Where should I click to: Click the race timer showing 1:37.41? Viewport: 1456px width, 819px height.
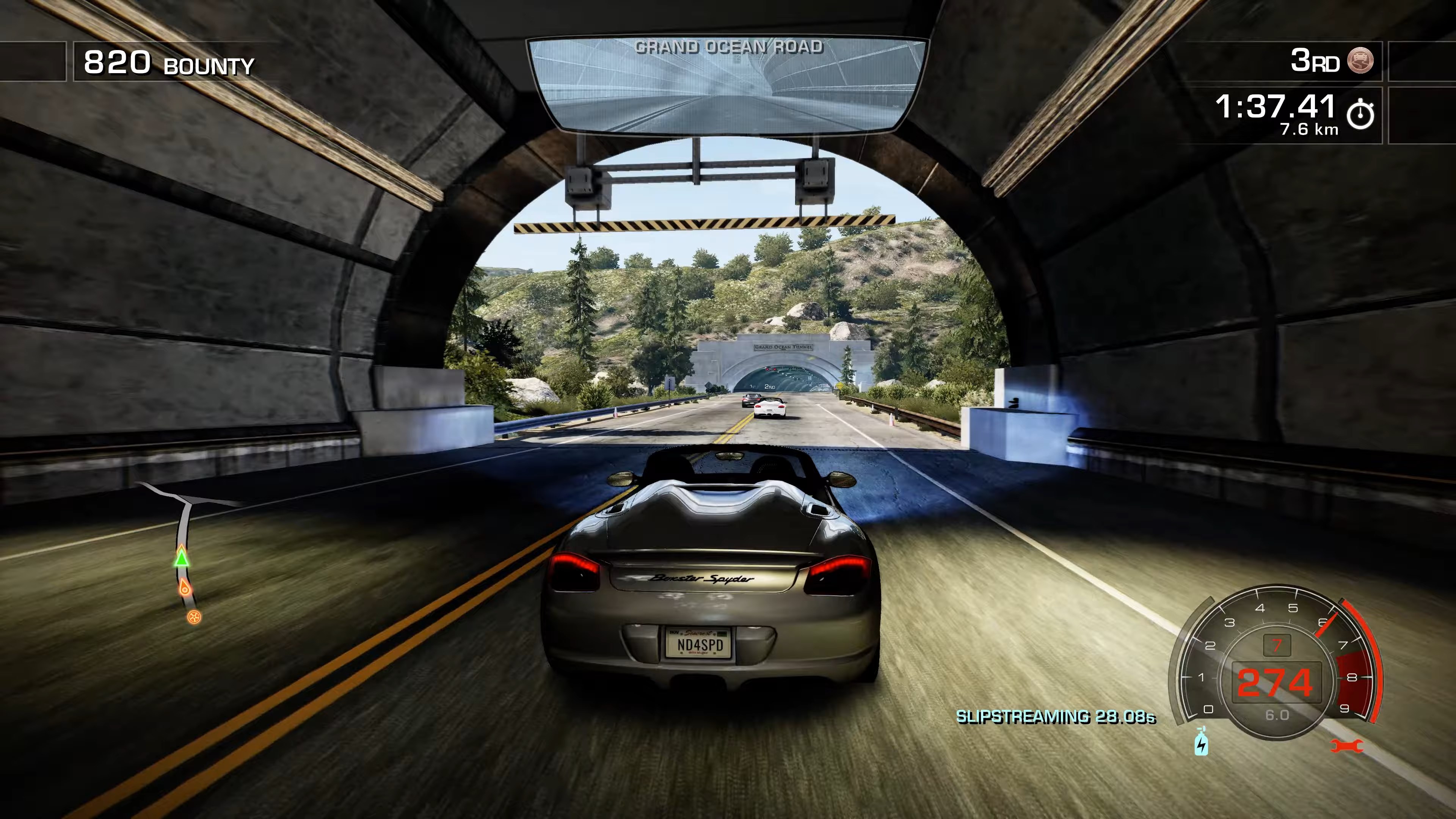[x=1275, y=107]
